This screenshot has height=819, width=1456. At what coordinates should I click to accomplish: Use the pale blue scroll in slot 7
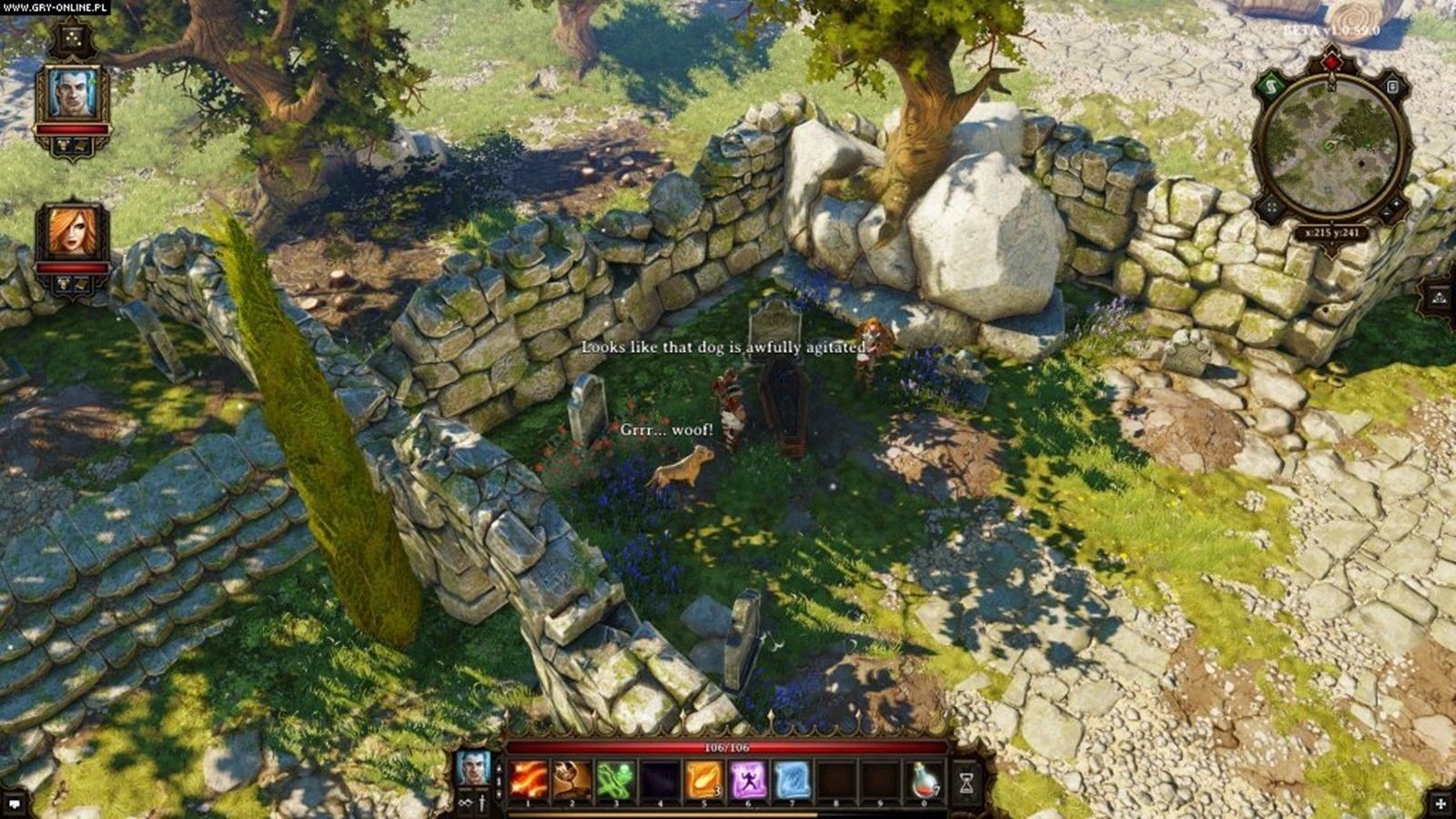[792, 780]
